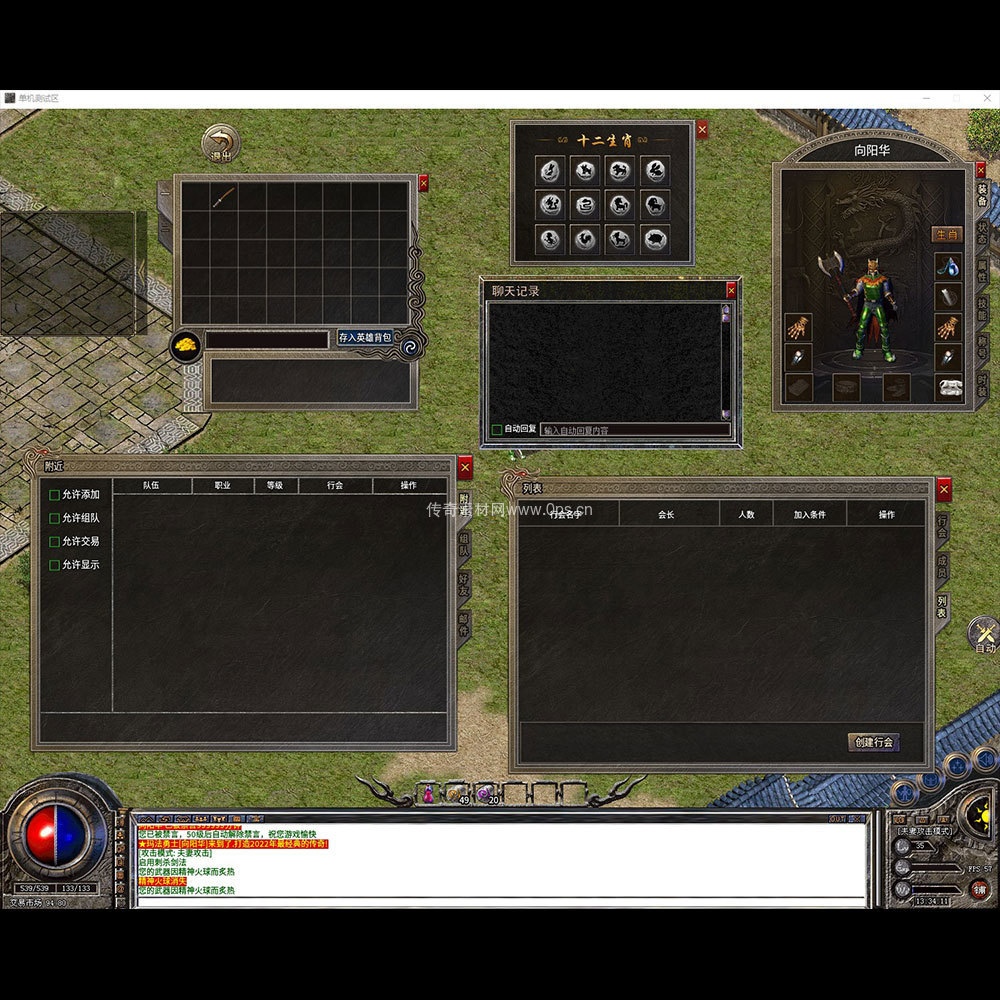Toggle the 允许添加 checkbox
Image resolution: width=1000 pixels, height=1000 pixels.
coord(55,495)
